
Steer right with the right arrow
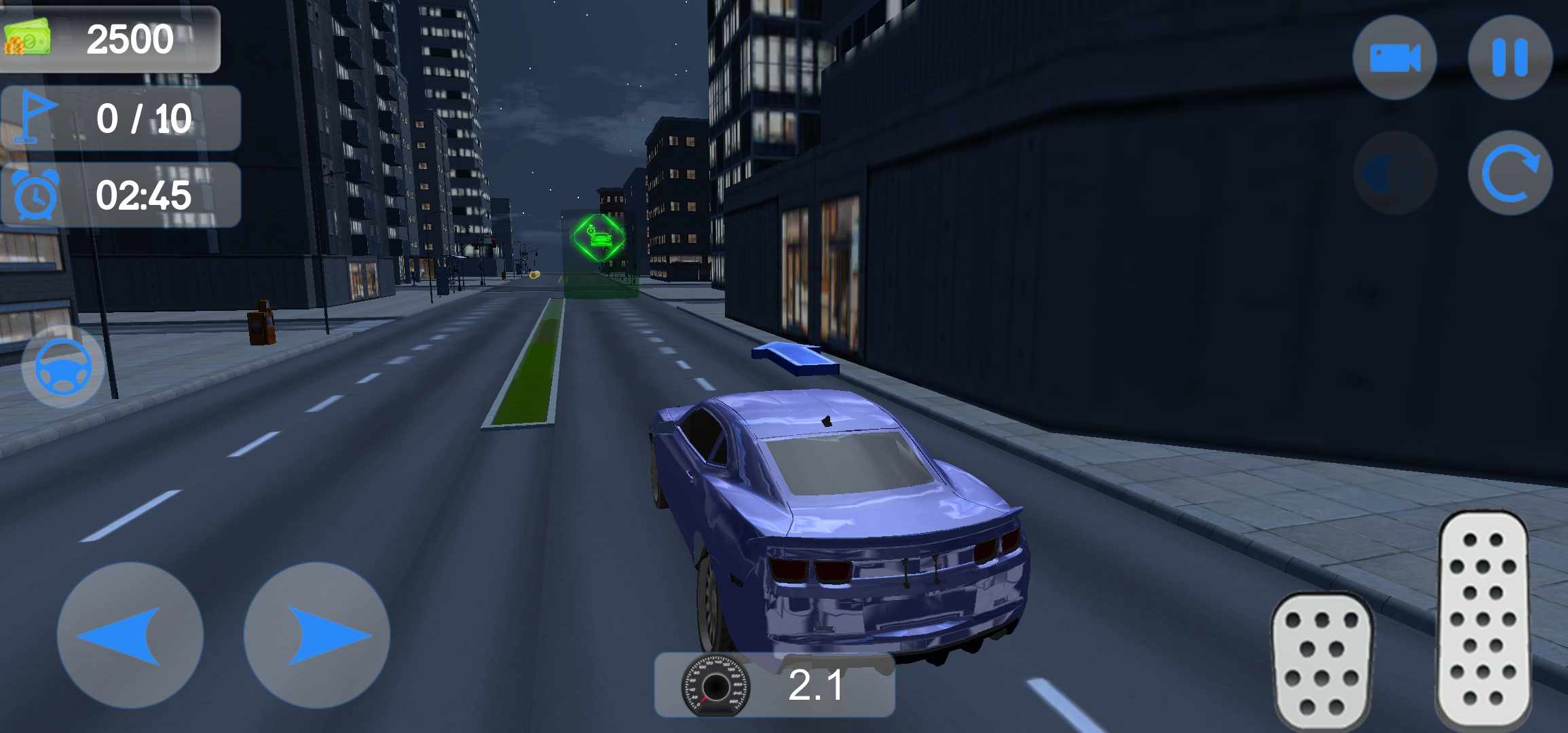click(317, 635)
